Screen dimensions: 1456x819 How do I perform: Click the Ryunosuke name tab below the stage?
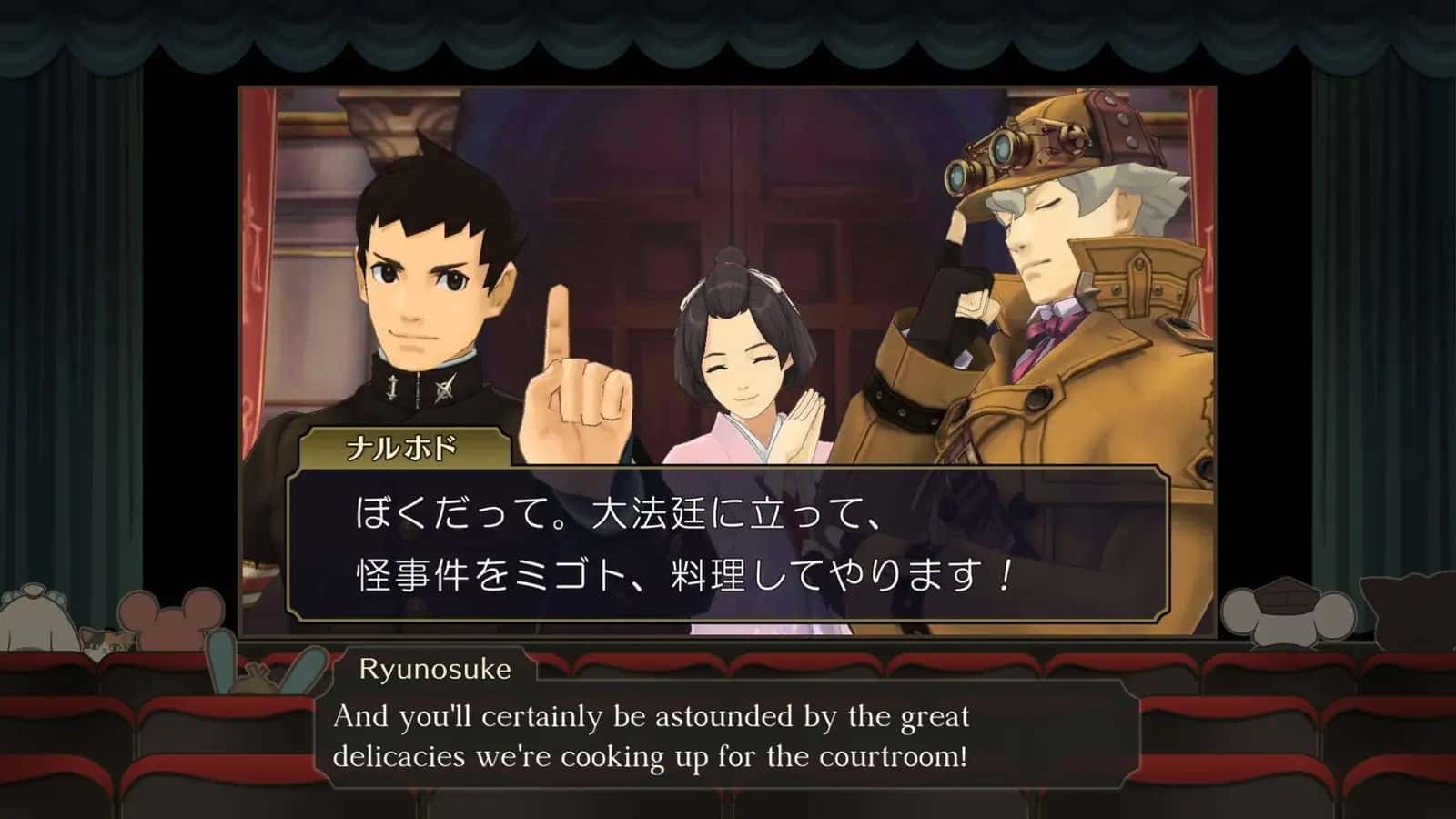click(x=437, y=671)
